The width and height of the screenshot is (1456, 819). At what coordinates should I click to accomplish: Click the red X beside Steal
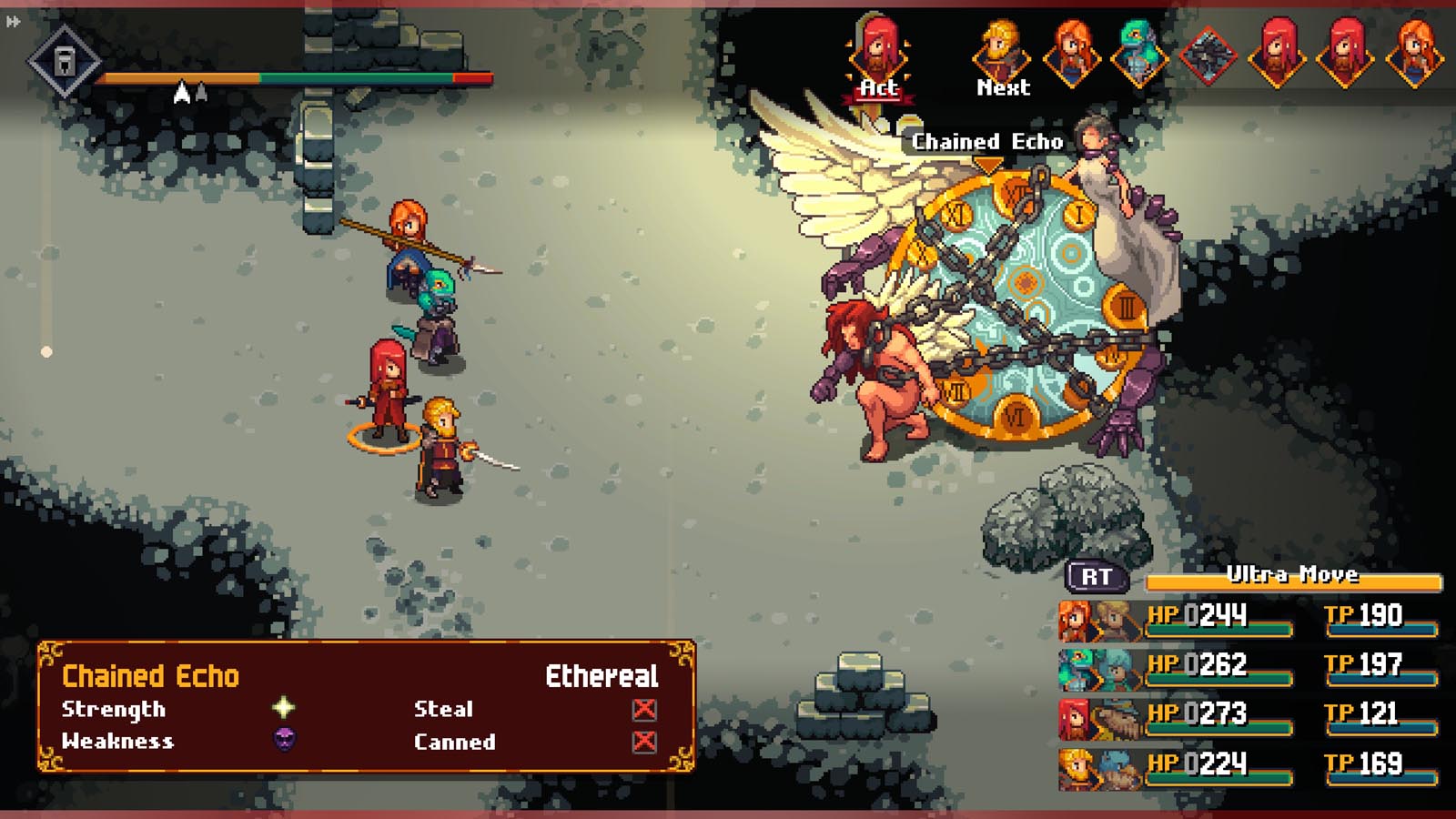644,709
